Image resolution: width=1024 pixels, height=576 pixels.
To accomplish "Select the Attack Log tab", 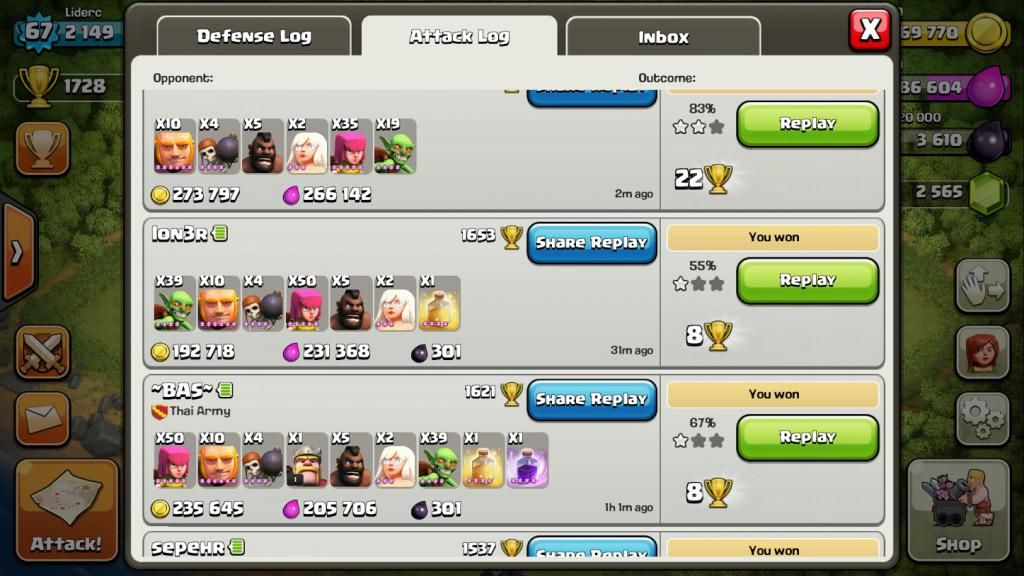I will point(459,37).
